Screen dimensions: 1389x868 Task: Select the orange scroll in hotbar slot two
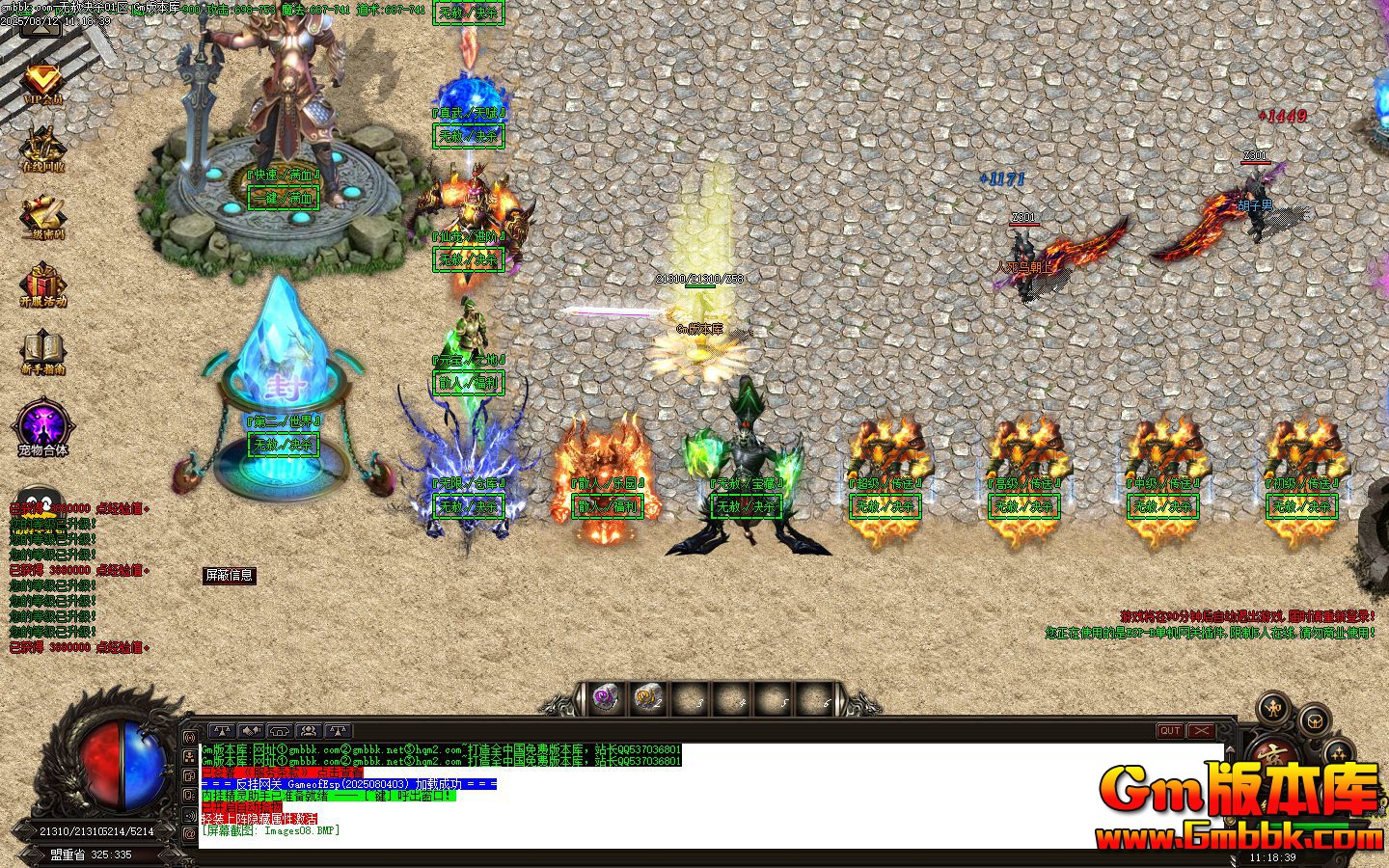[646, 698]
